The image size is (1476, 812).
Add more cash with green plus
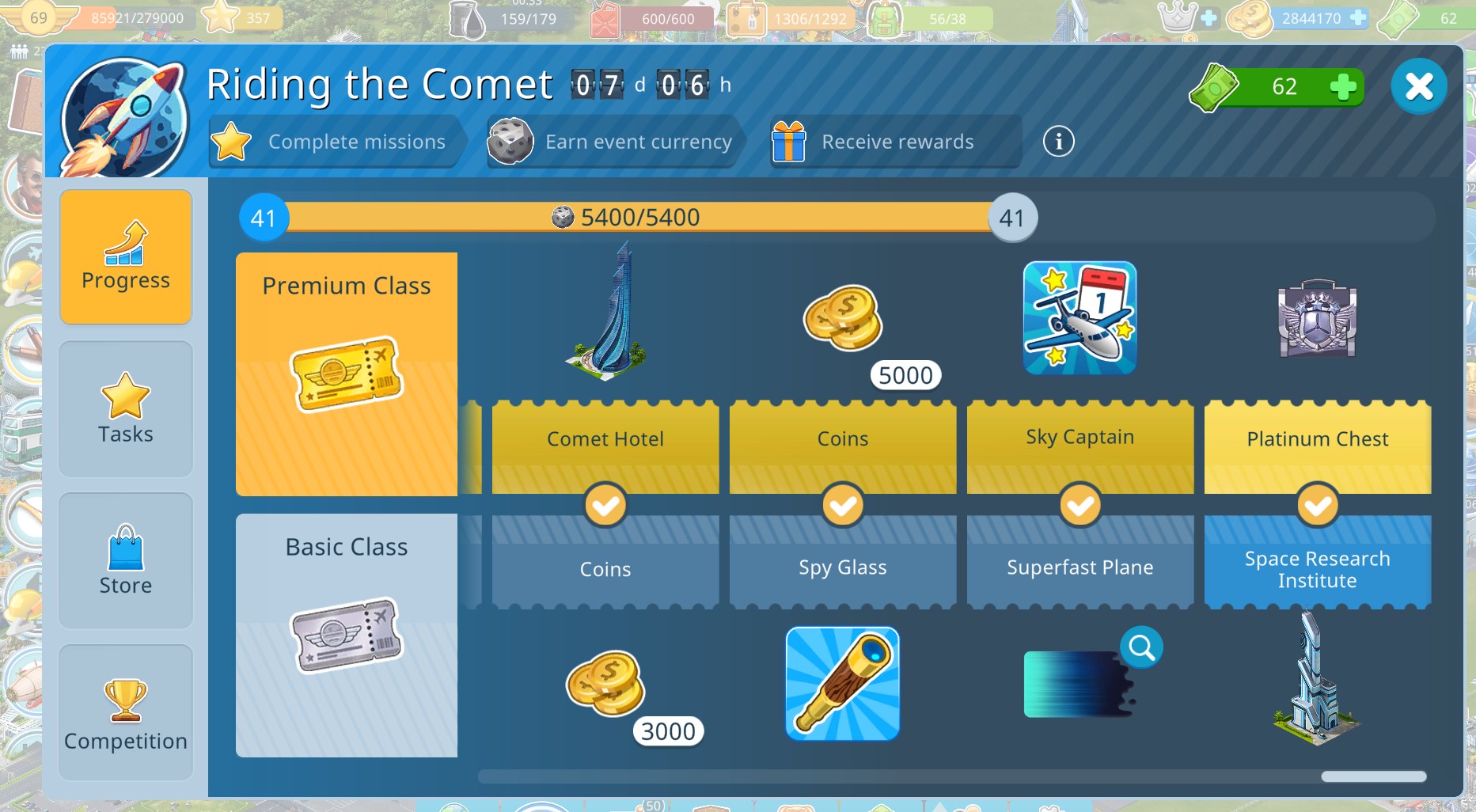pyautogui.click(x=1342, y=87)
